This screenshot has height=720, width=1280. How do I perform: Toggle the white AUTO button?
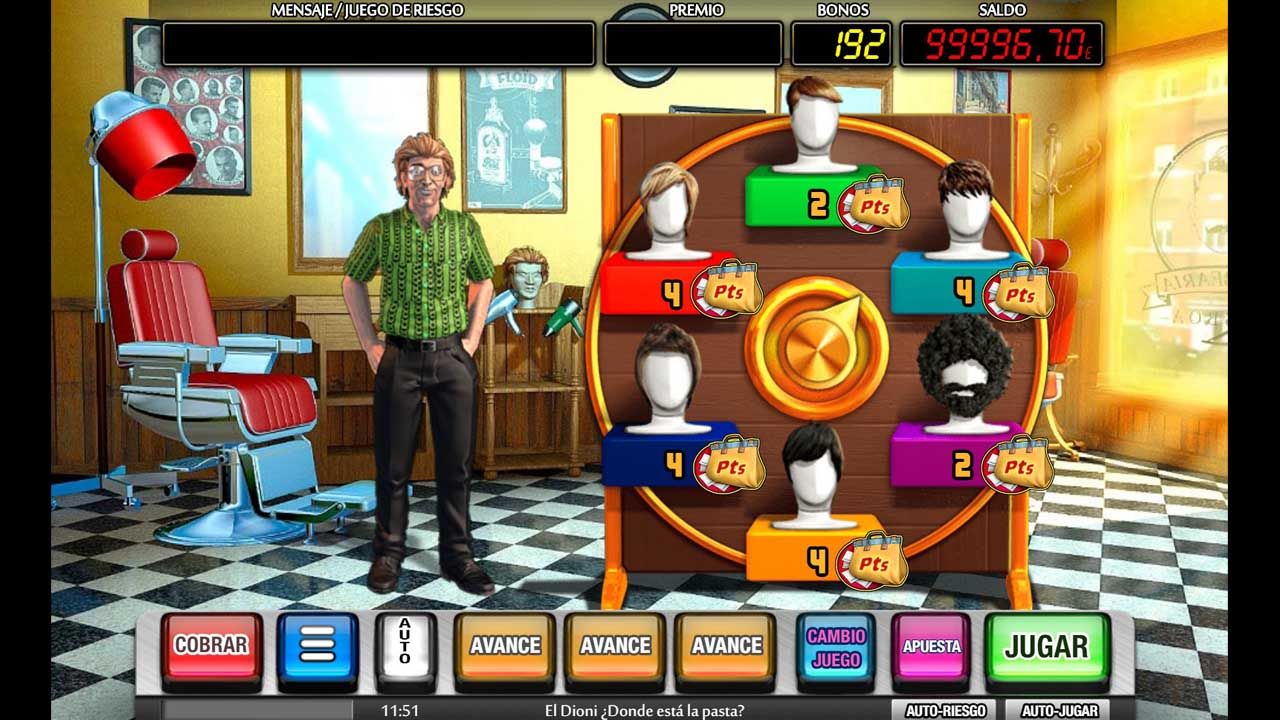(405, 646)
